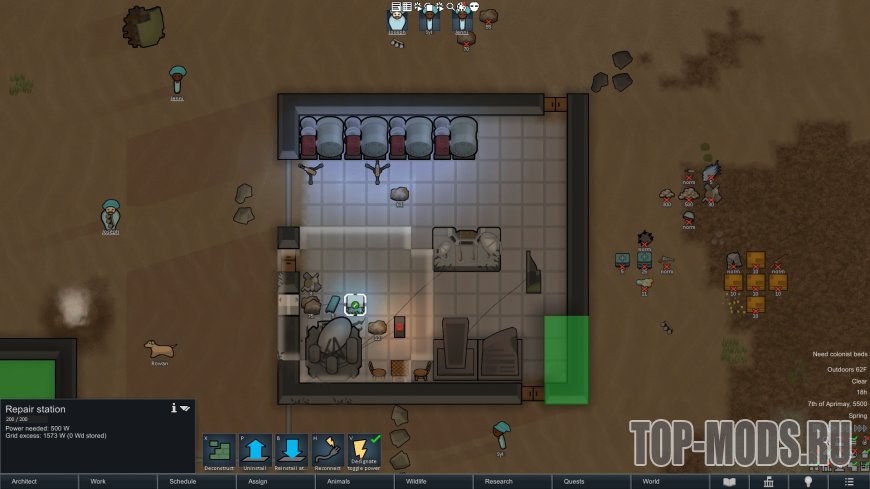Screen dimensions: 870x489
Task: Open the Research tab
Action: (x=513, y=481)
